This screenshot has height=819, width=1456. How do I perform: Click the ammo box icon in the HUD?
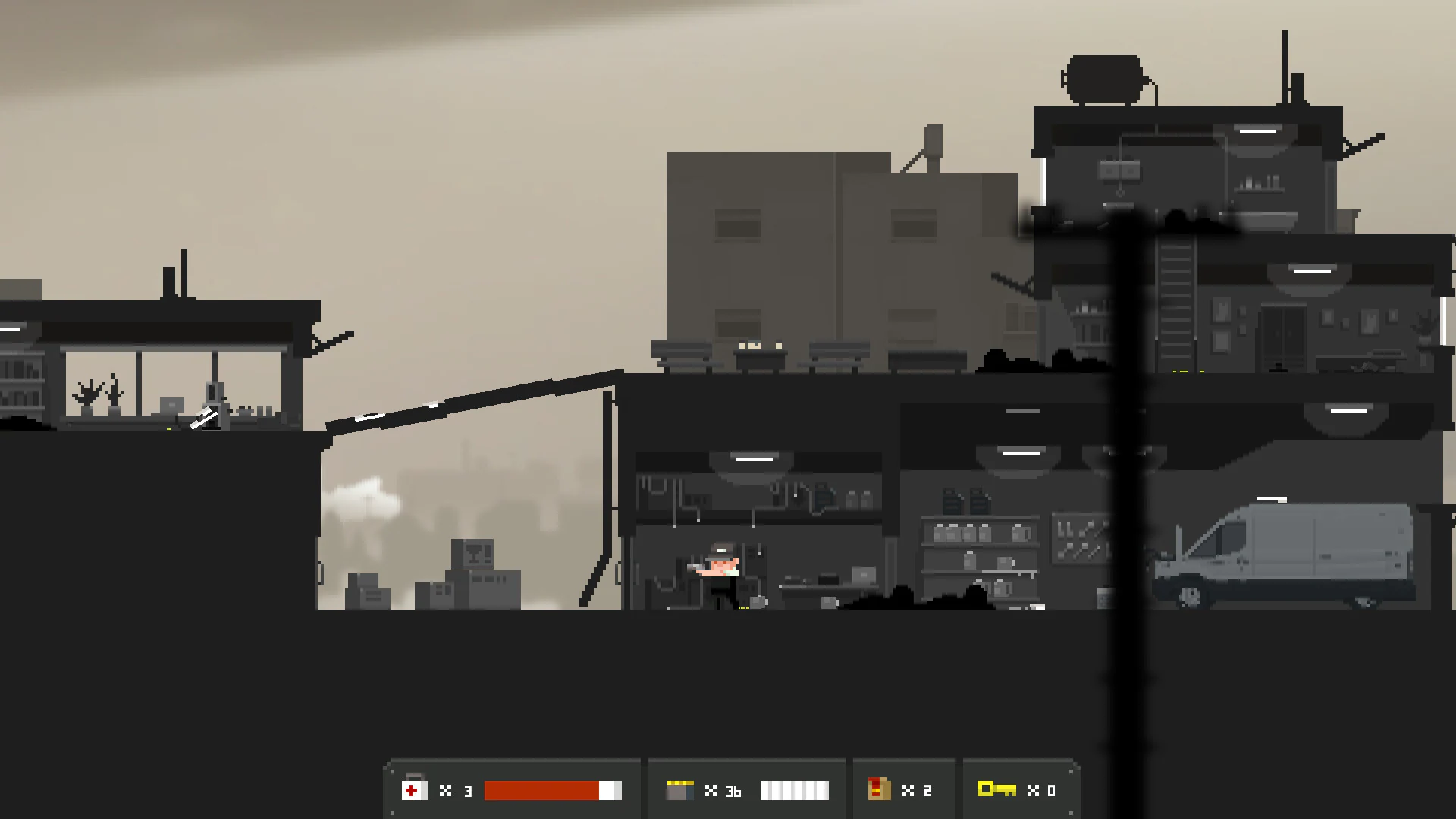point(679,790)
